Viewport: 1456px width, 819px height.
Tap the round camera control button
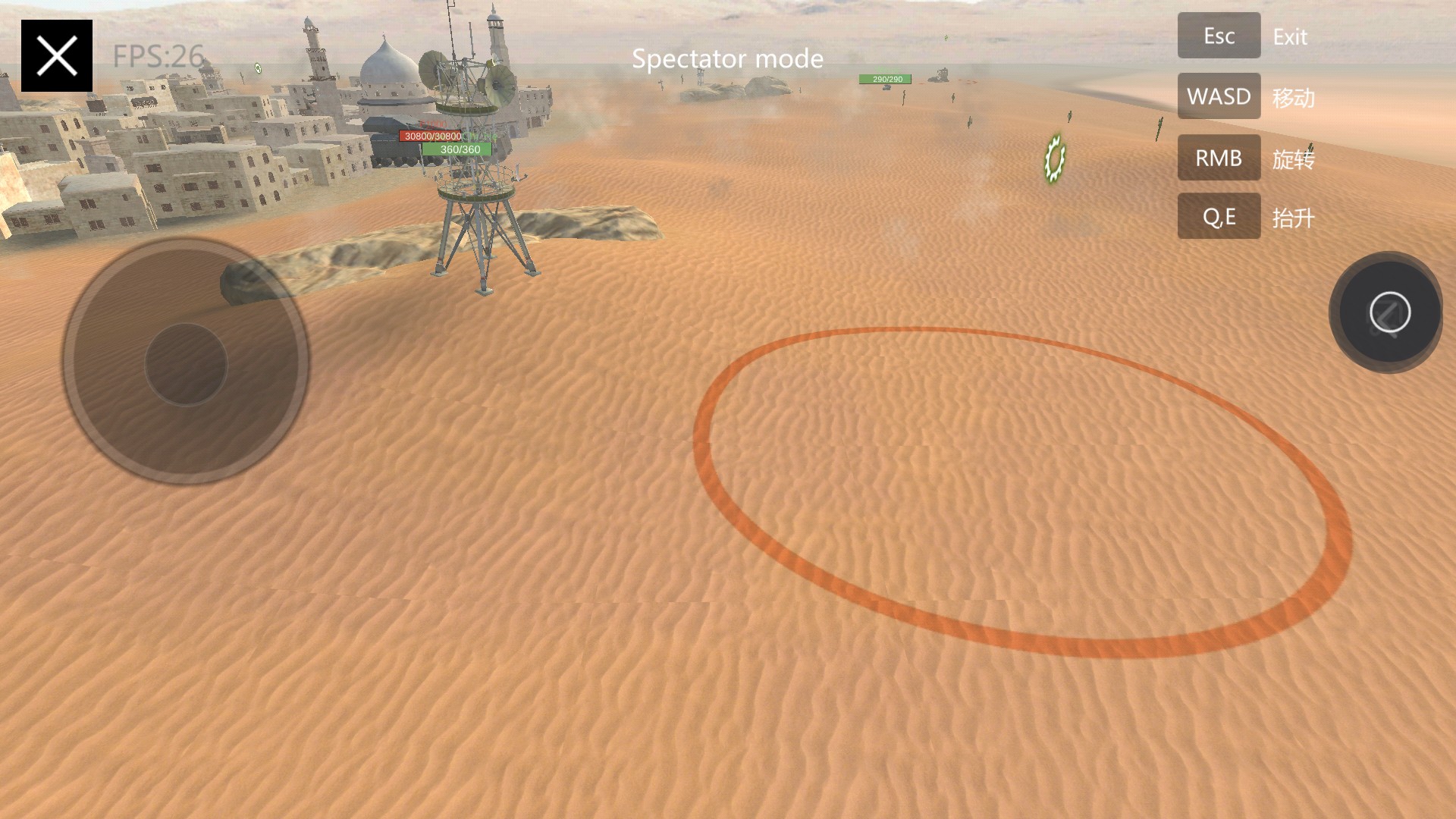coord(1389,312)
